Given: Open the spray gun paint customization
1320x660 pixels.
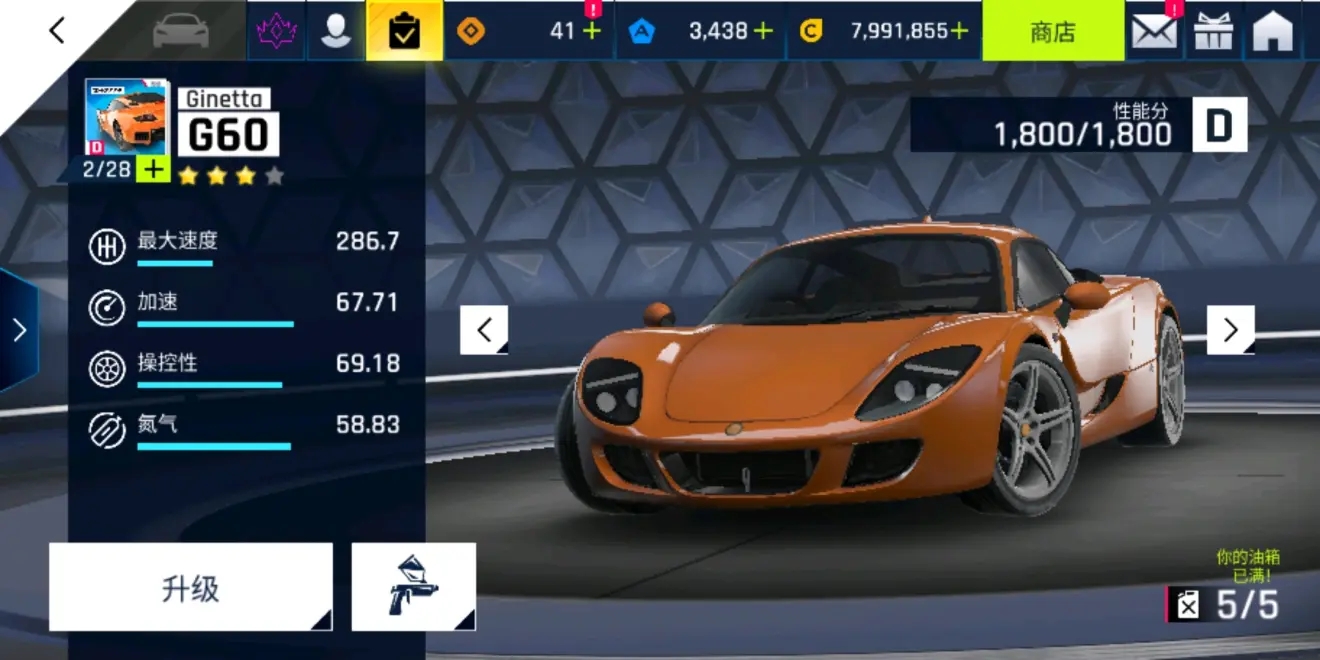Looking at the screenshot, I should point(413,588).
